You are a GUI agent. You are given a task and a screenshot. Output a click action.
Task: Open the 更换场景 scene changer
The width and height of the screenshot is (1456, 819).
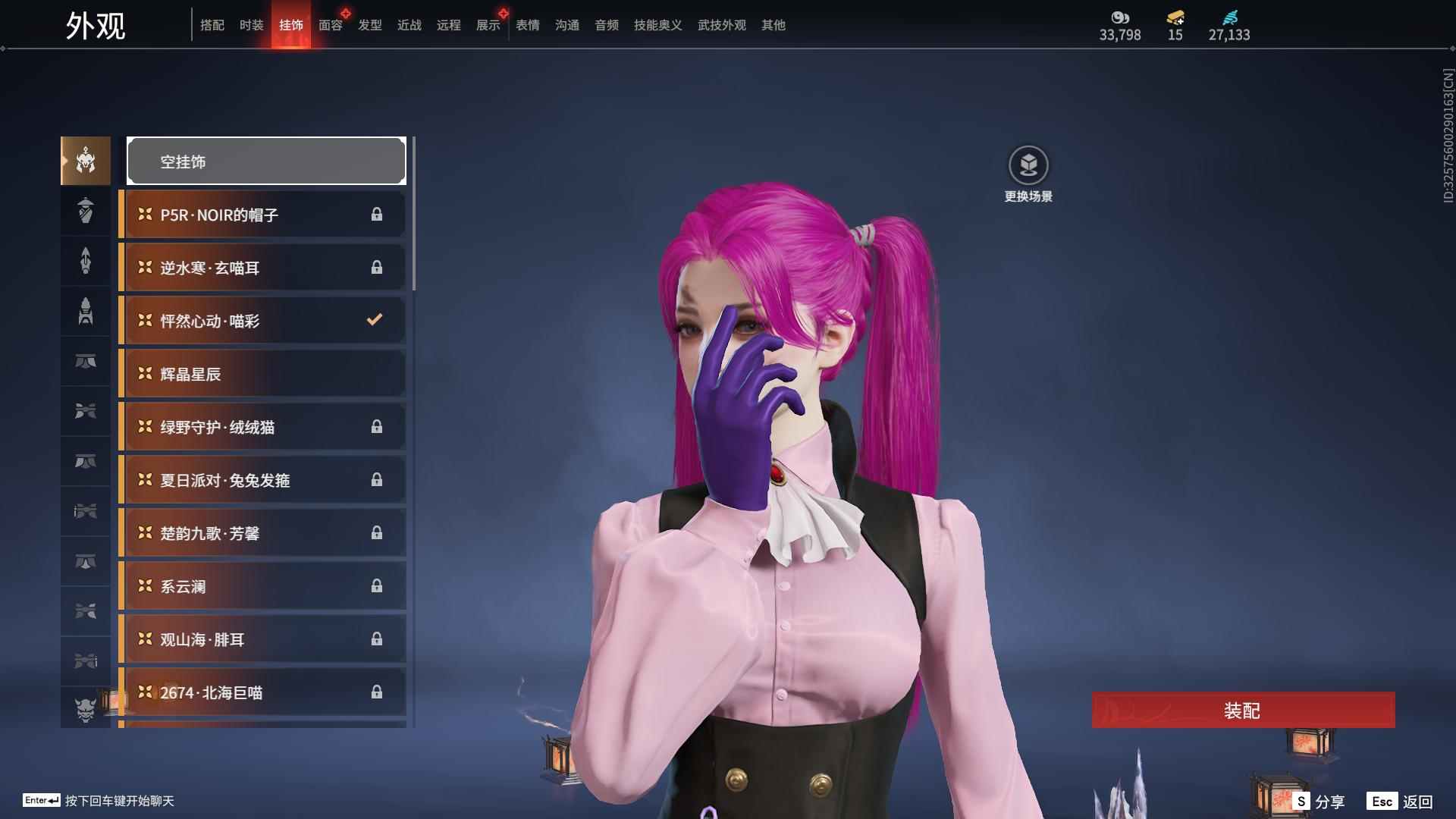click(x=1028, y=165)
